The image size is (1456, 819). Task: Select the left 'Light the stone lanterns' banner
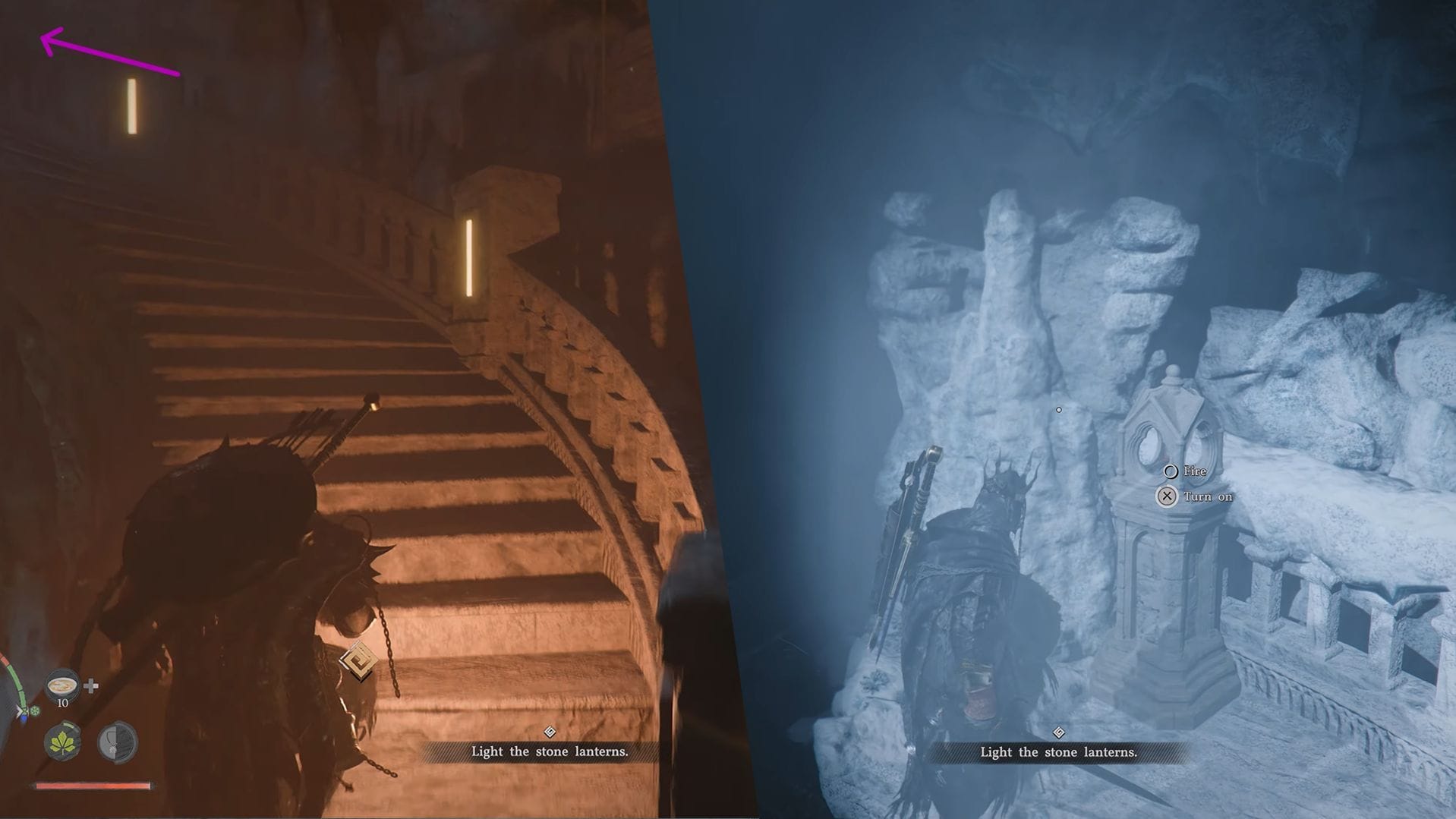(x=549, y=751)
